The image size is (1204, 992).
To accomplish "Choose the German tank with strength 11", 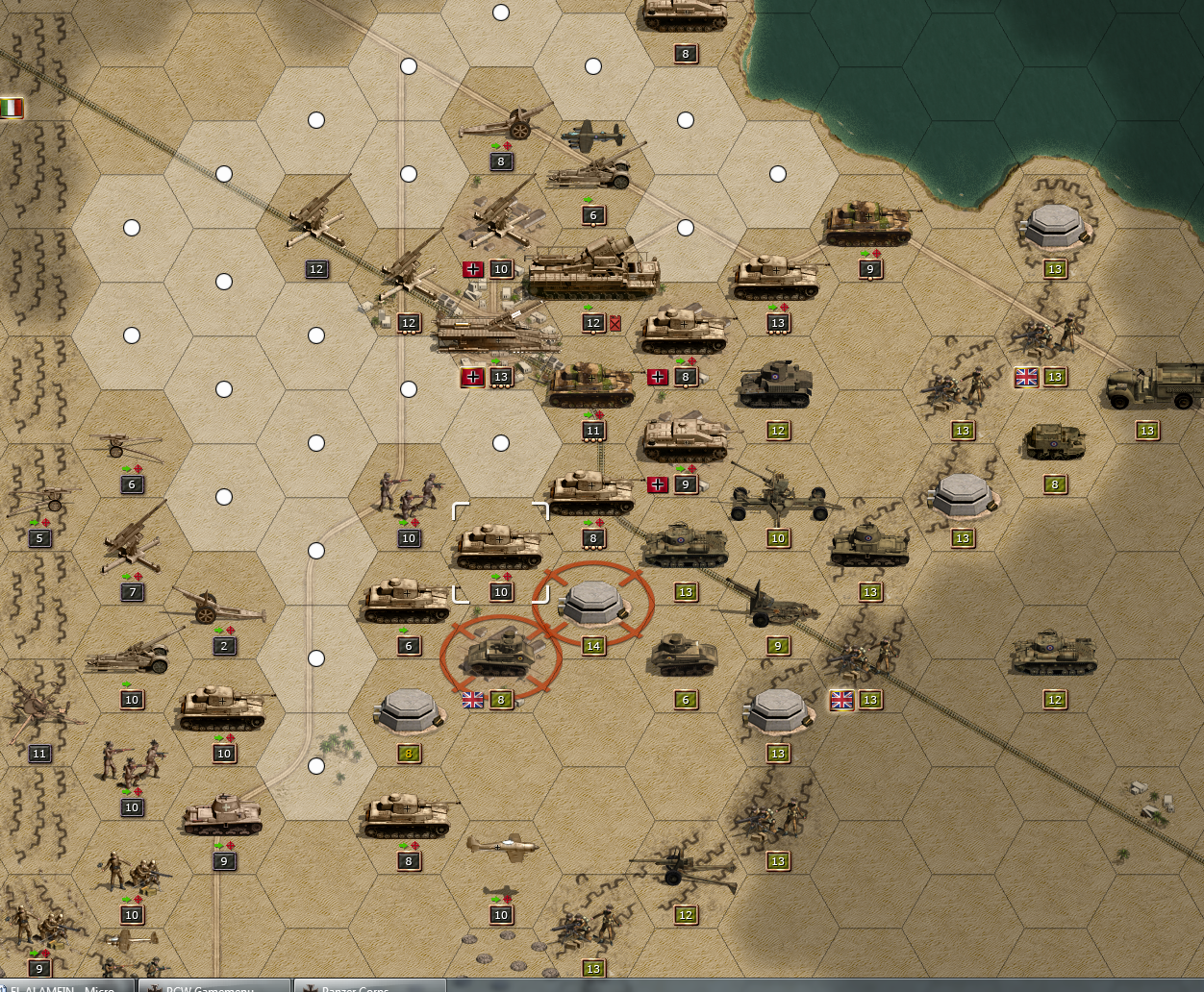I will click(592, 385).
